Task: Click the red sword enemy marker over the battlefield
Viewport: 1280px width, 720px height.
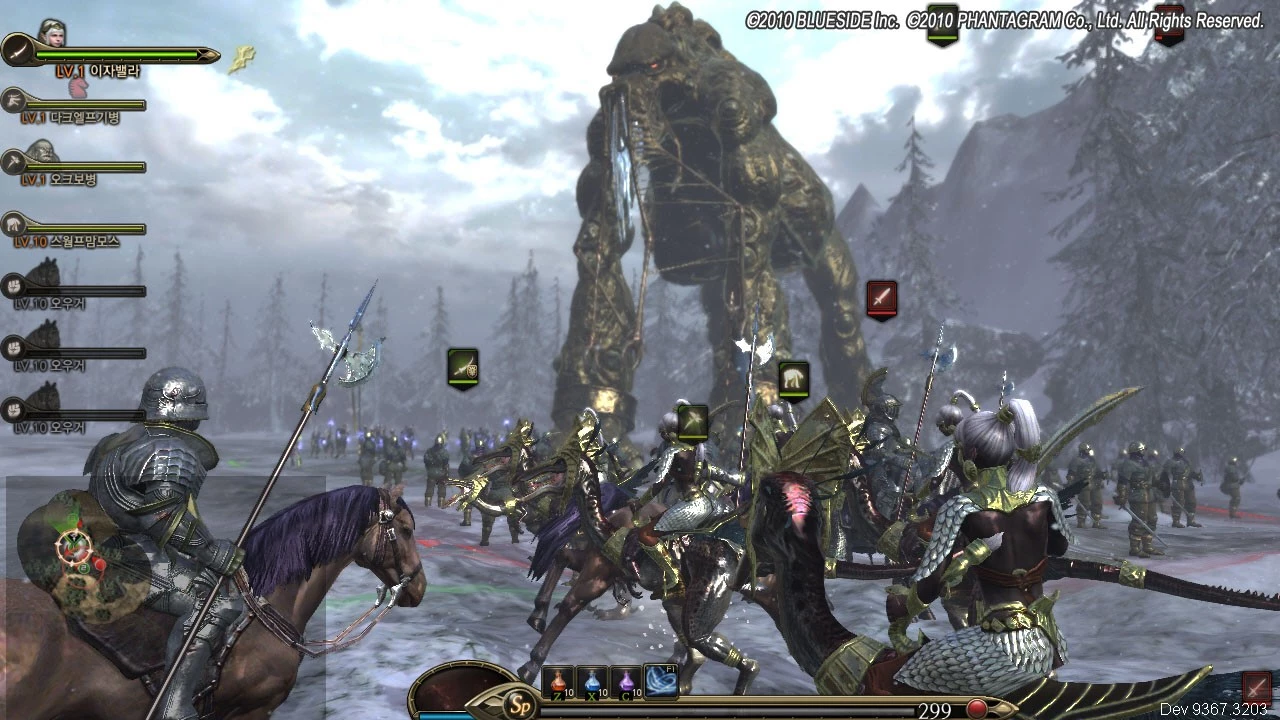Action: coord(881,298)
